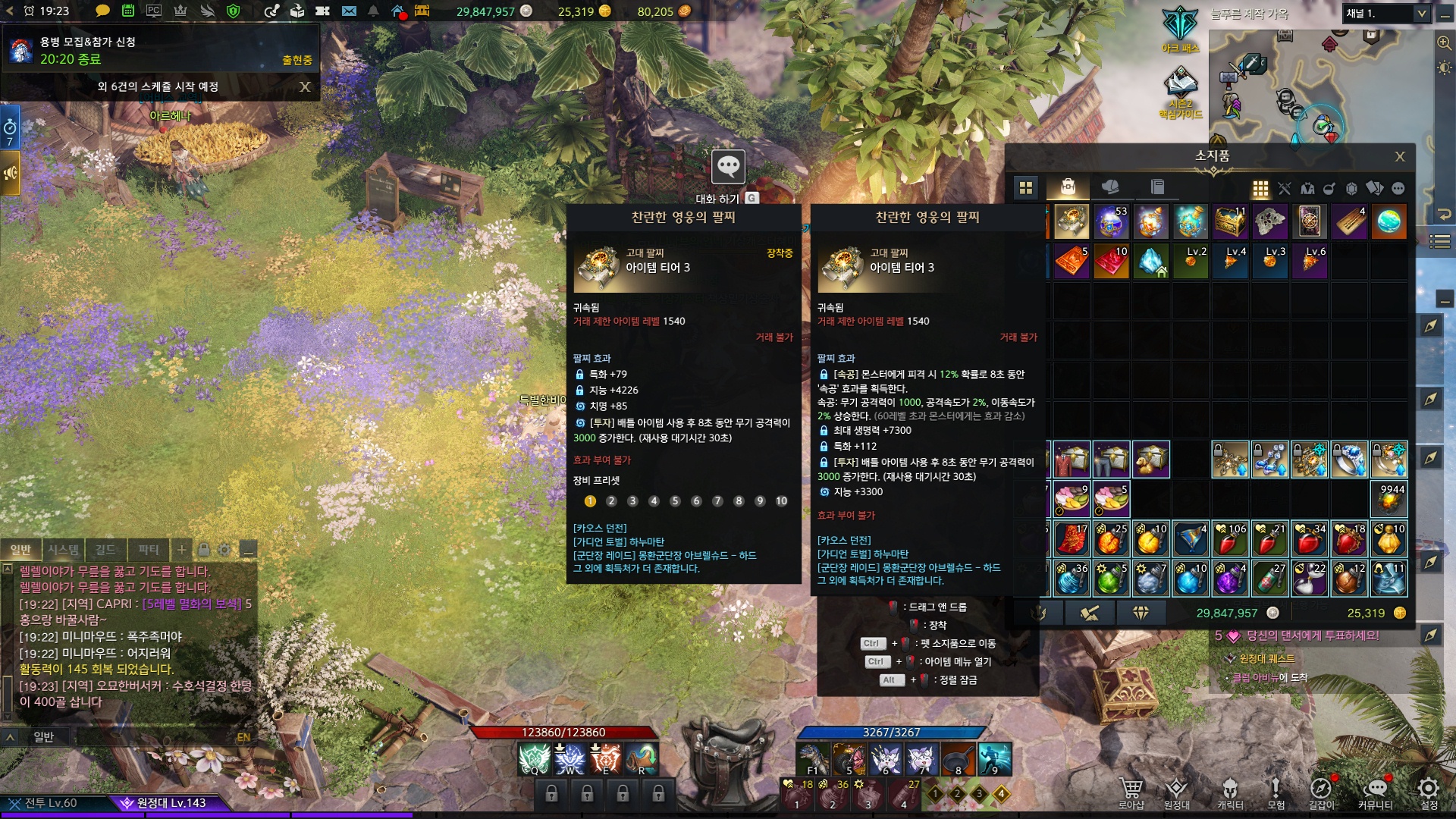The image size is (1456, 819).
Task: Select the red potion stack of 106
Action: [x=1229, y=539]
